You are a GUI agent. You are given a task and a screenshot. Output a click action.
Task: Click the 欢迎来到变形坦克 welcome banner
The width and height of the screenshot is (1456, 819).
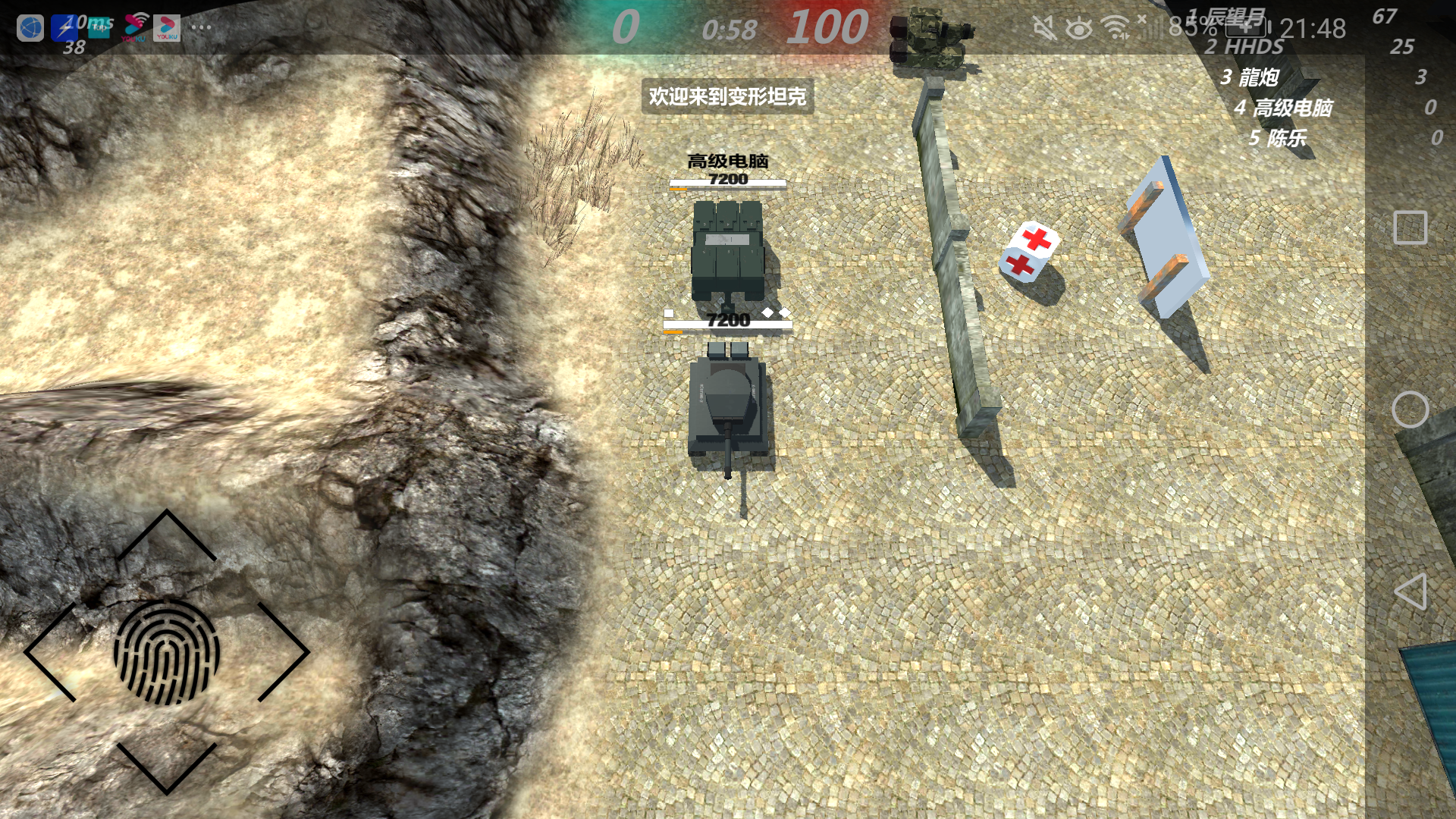pyautogui.click(x=729, y=97)
